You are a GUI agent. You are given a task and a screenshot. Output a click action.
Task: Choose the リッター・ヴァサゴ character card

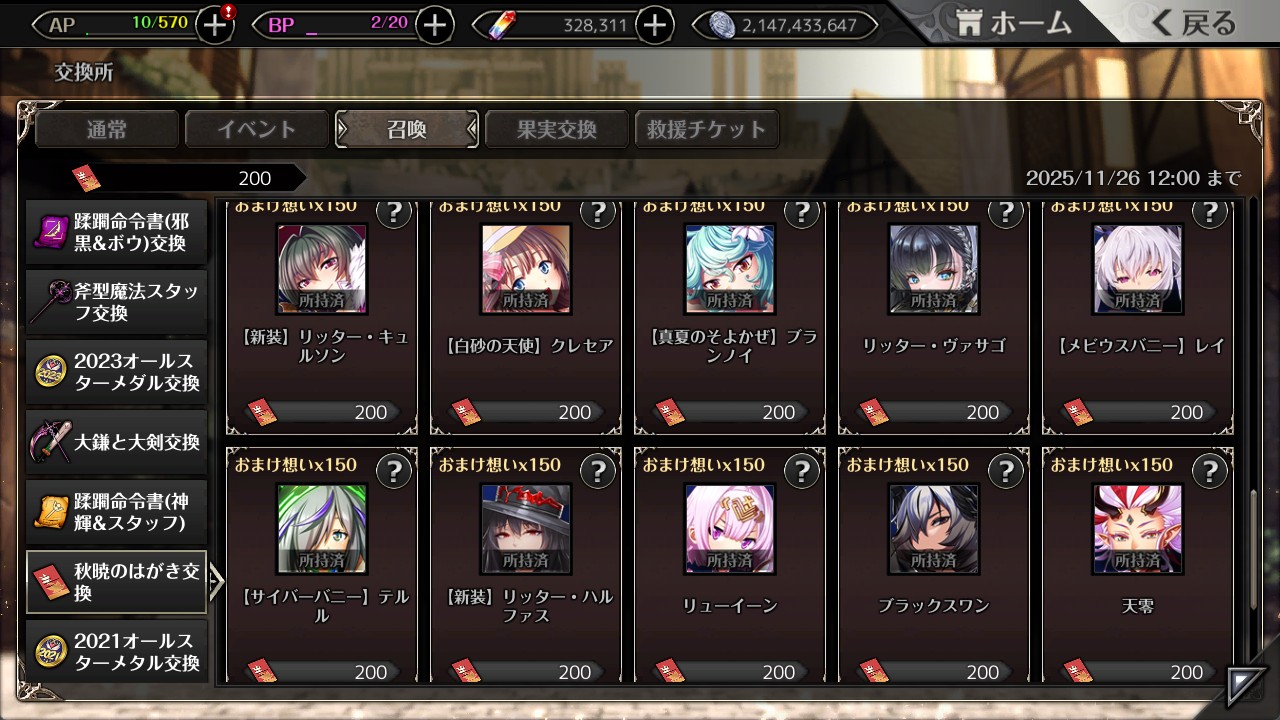pyautogui.click(x=934, y=269)
